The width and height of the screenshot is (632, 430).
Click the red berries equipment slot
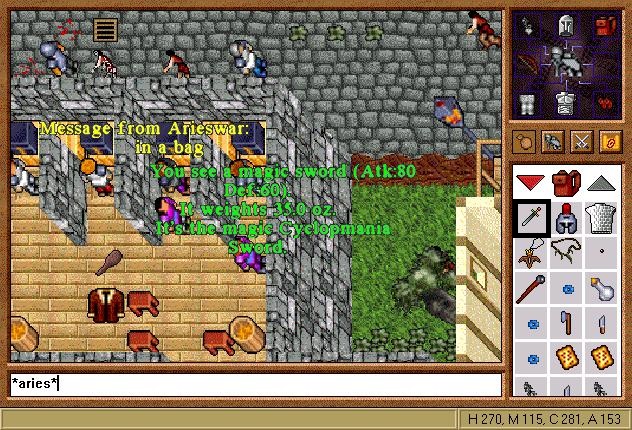tap(606, 101)
